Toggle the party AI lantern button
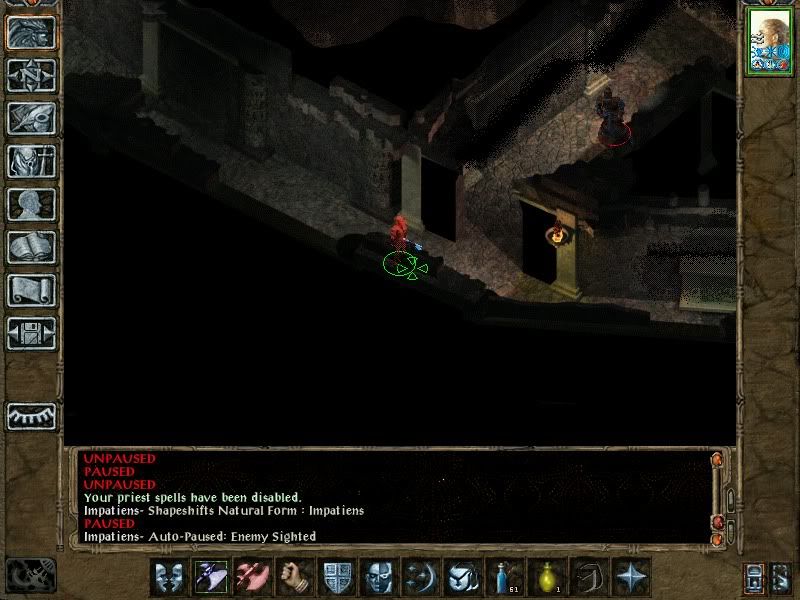This screenshot has height=600, width=800. (x=755, y=579)
